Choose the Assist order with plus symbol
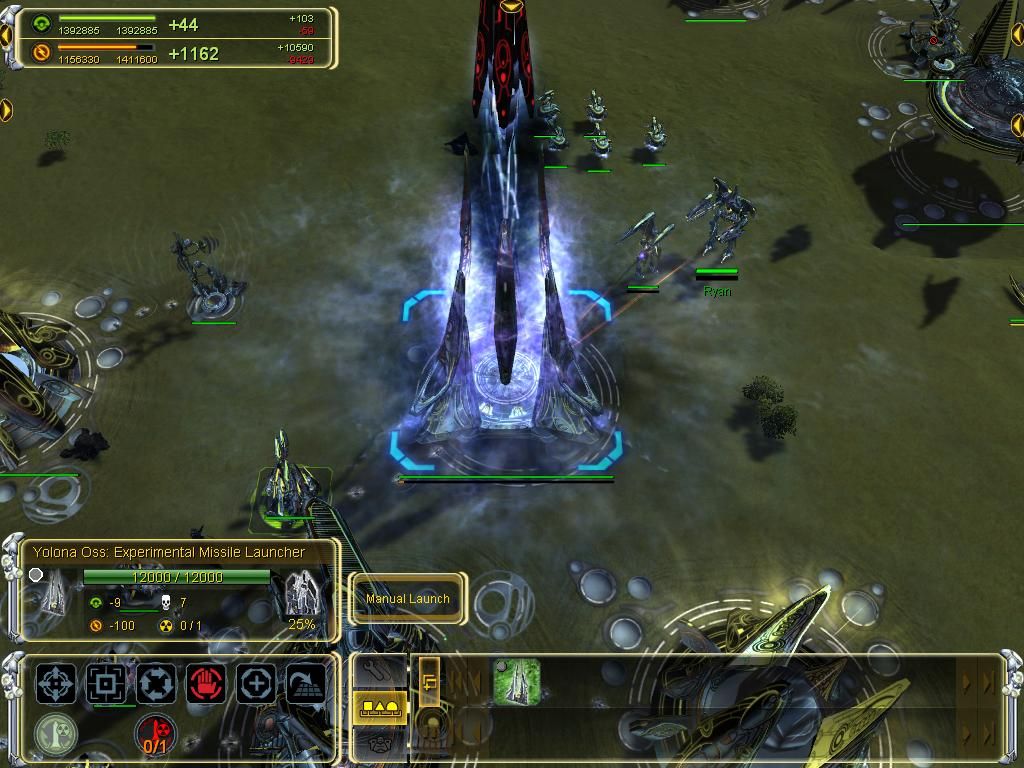The width and height of the screenshot is (1024, 768). point(256,684)
